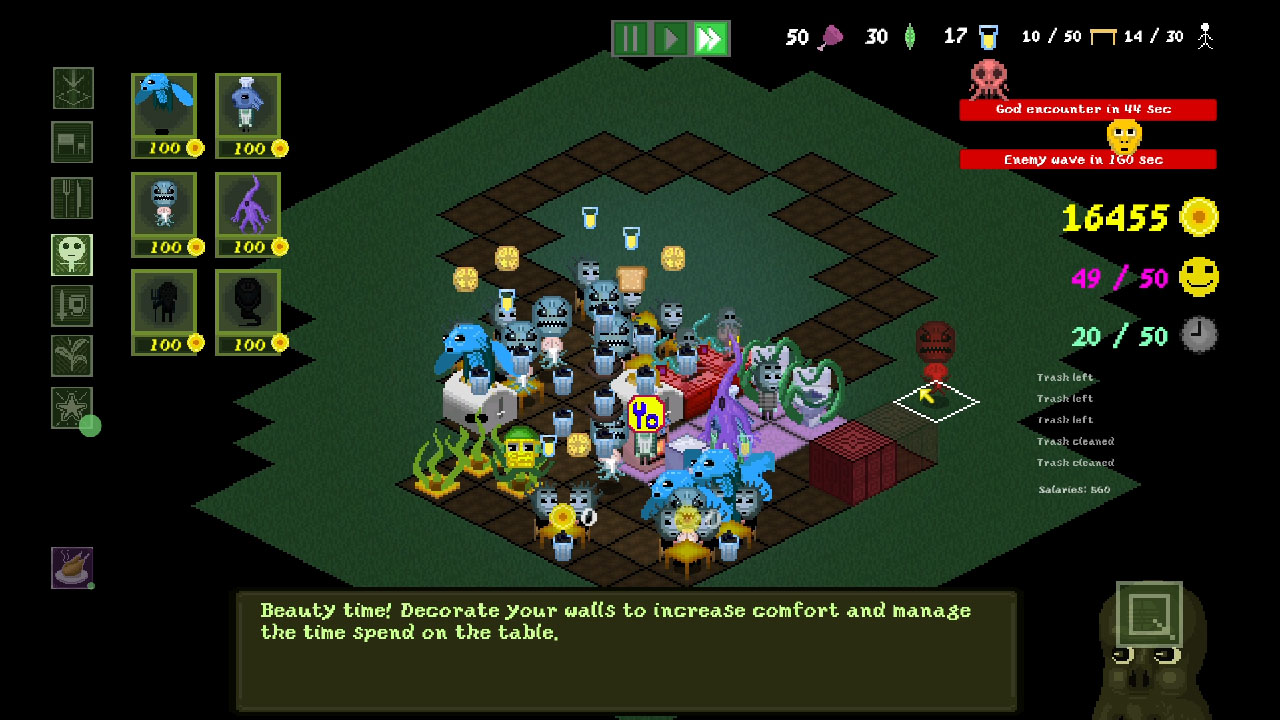Pause the game
Image resolution: width=1280 pixels, height=720 pixels.
(x=629, y=36)
